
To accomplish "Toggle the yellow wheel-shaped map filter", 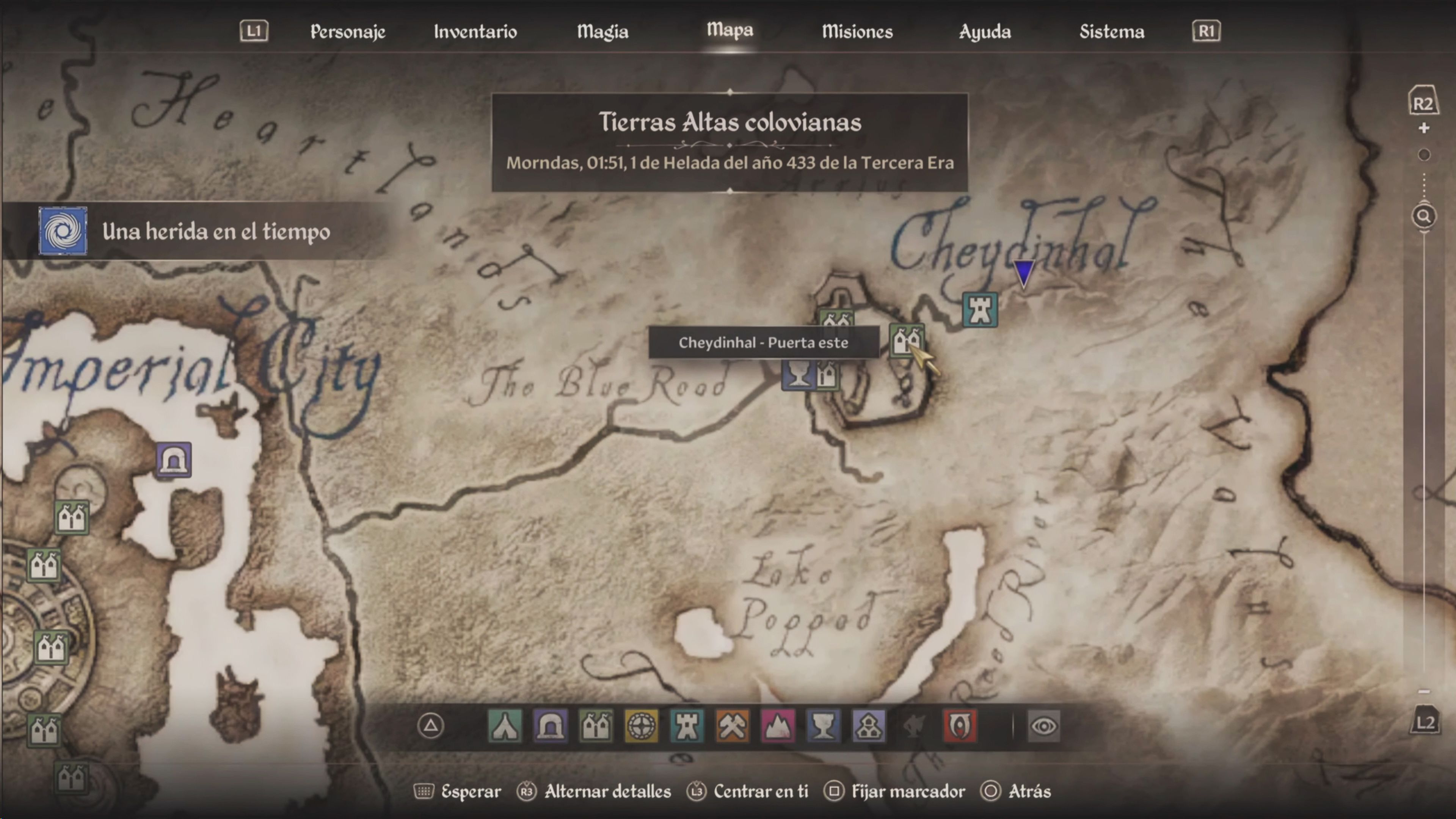I will click(x=641, y=726).
